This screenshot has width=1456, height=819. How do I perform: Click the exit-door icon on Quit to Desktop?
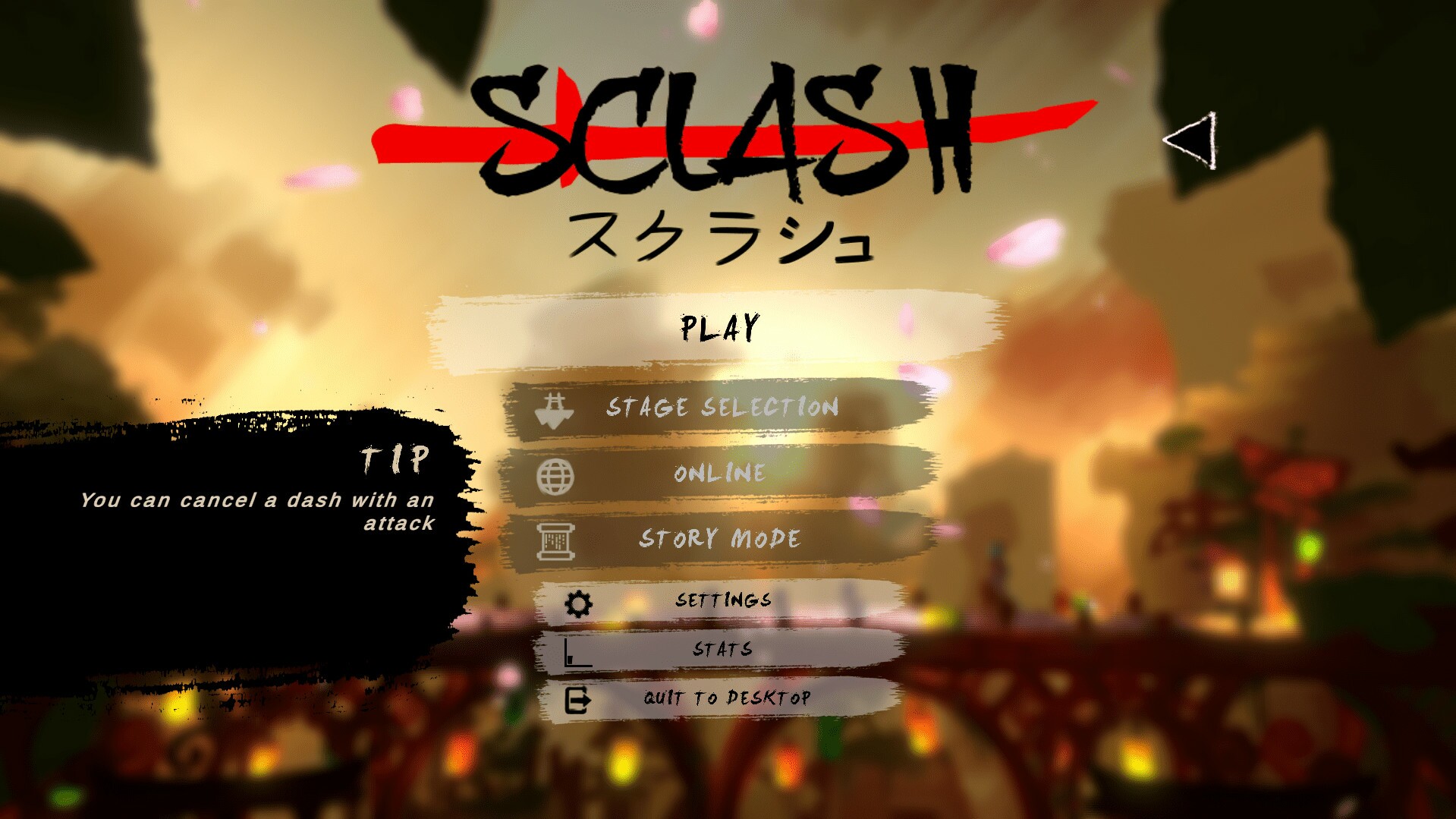pos(578,700)
